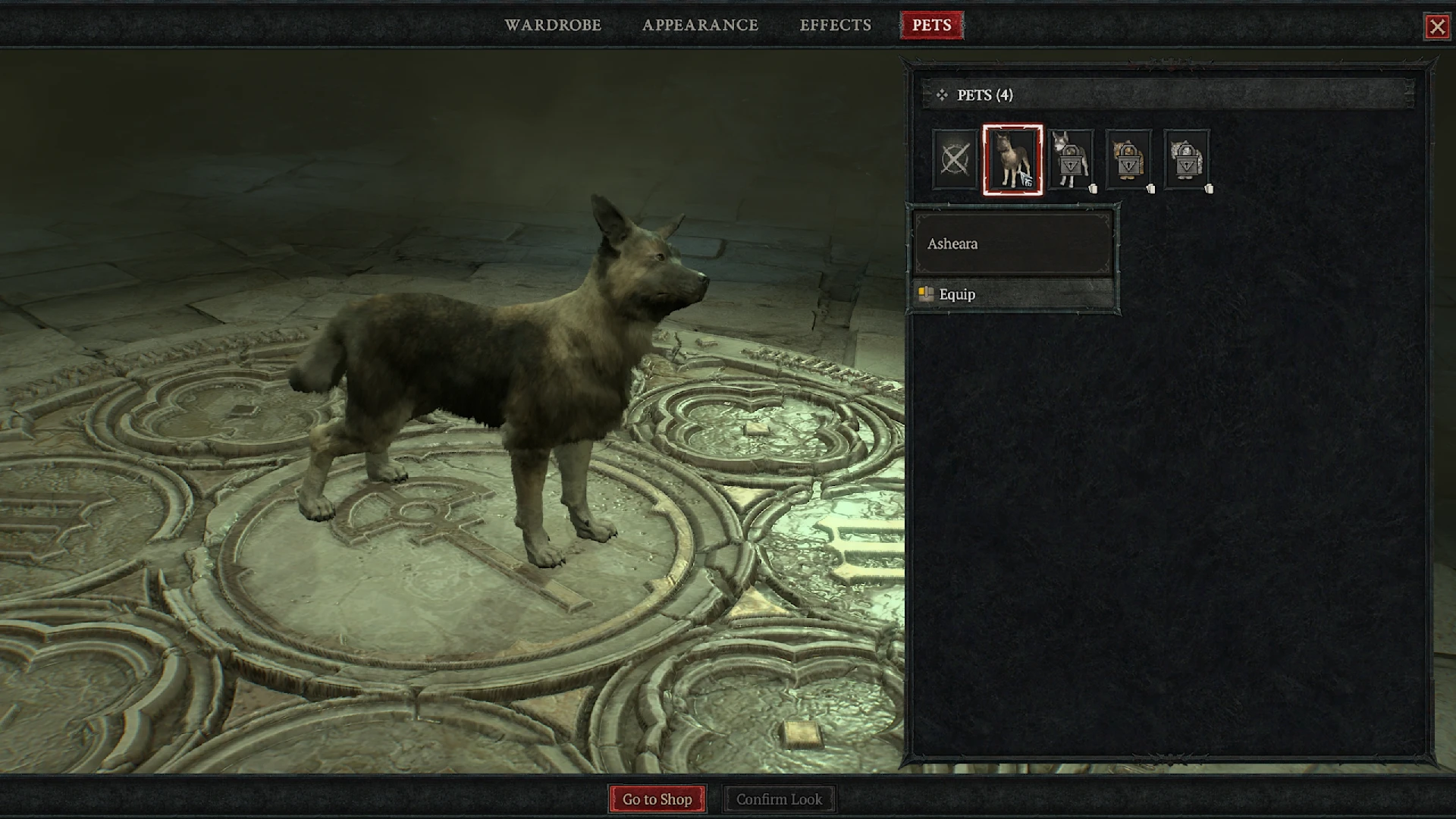
Task: Choose the locked snow leopard pet
Action: tap(1186, 159)
